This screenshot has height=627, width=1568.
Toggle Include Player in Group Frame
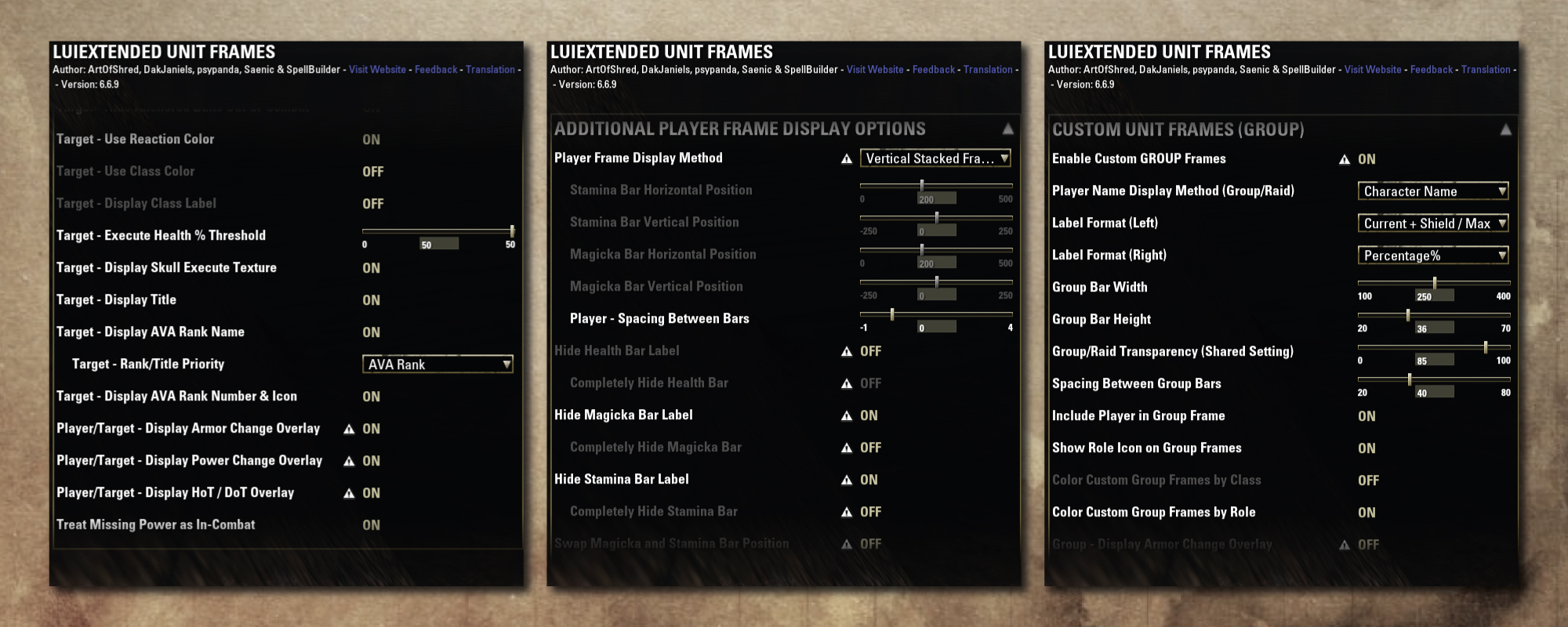click(1367, 416)
